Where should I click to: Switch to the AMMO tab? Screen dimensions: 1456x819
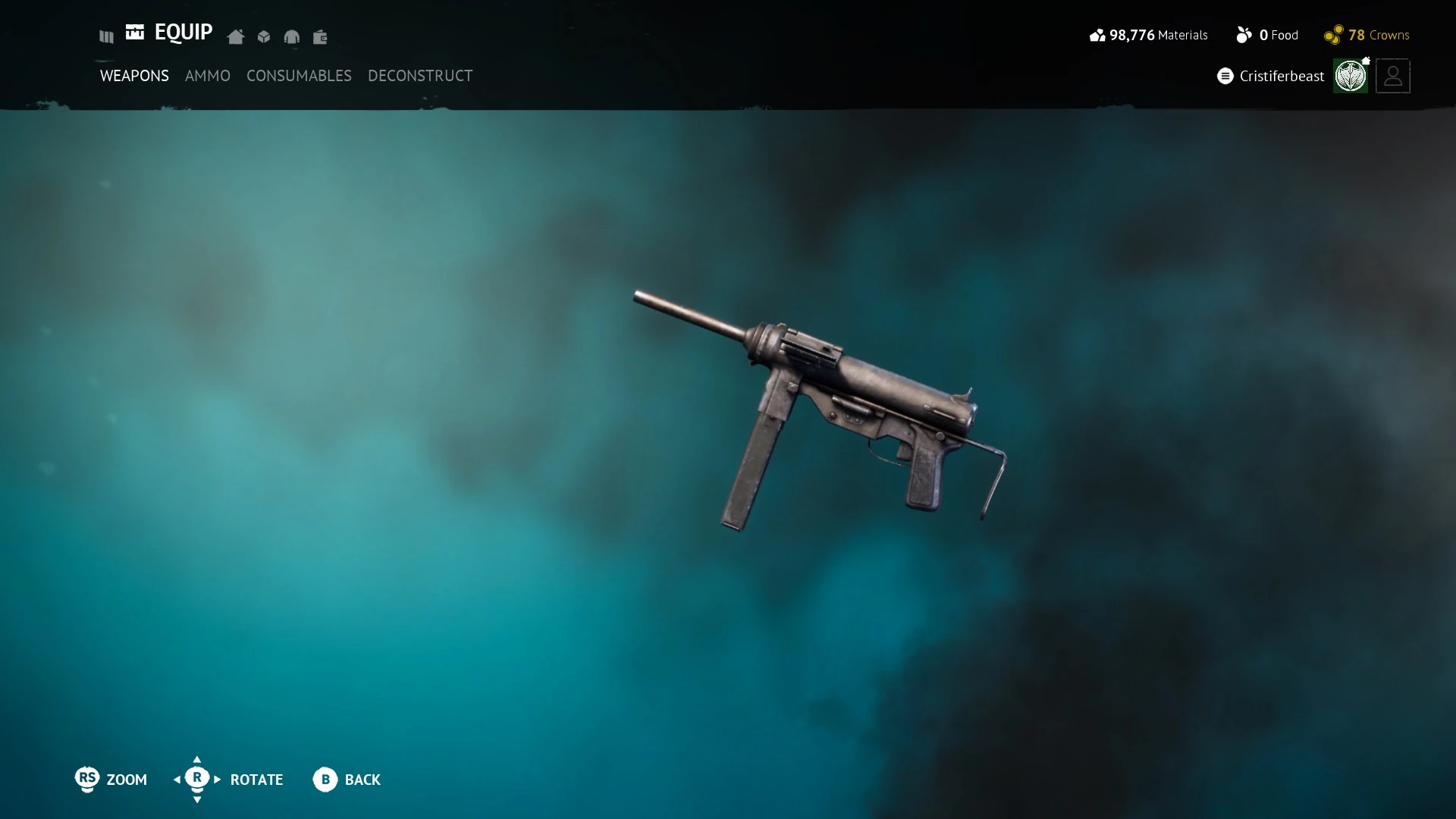click(x=208, y=76)
